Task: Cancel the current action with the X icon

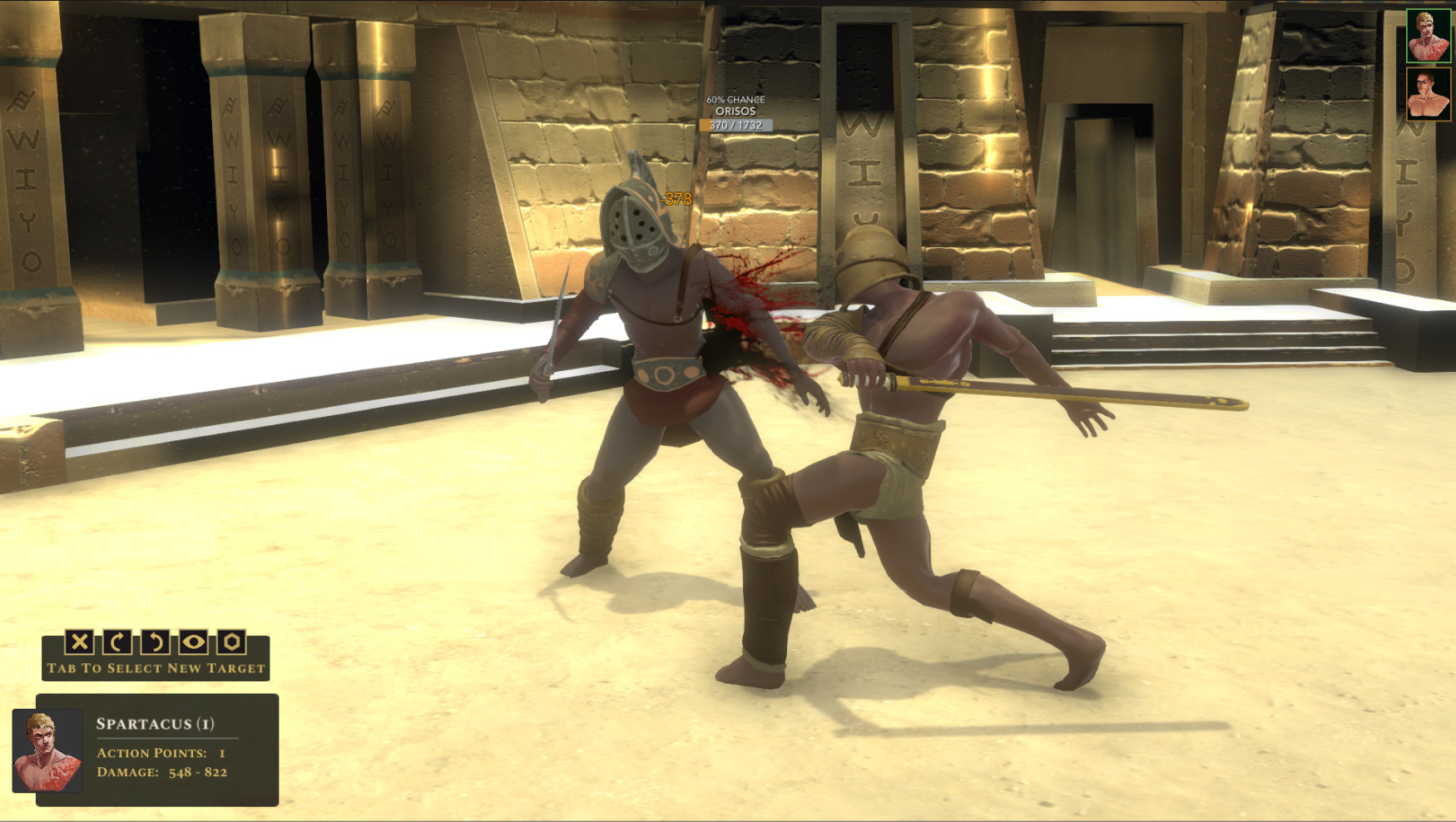Action: click(x=79, y=642)
